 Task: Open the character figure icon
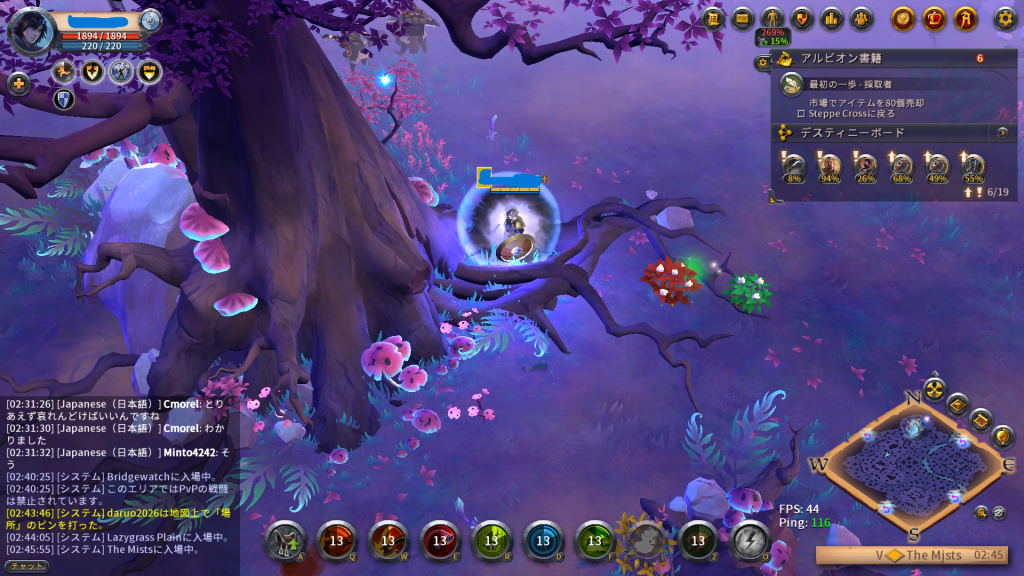tap(772, 18)
